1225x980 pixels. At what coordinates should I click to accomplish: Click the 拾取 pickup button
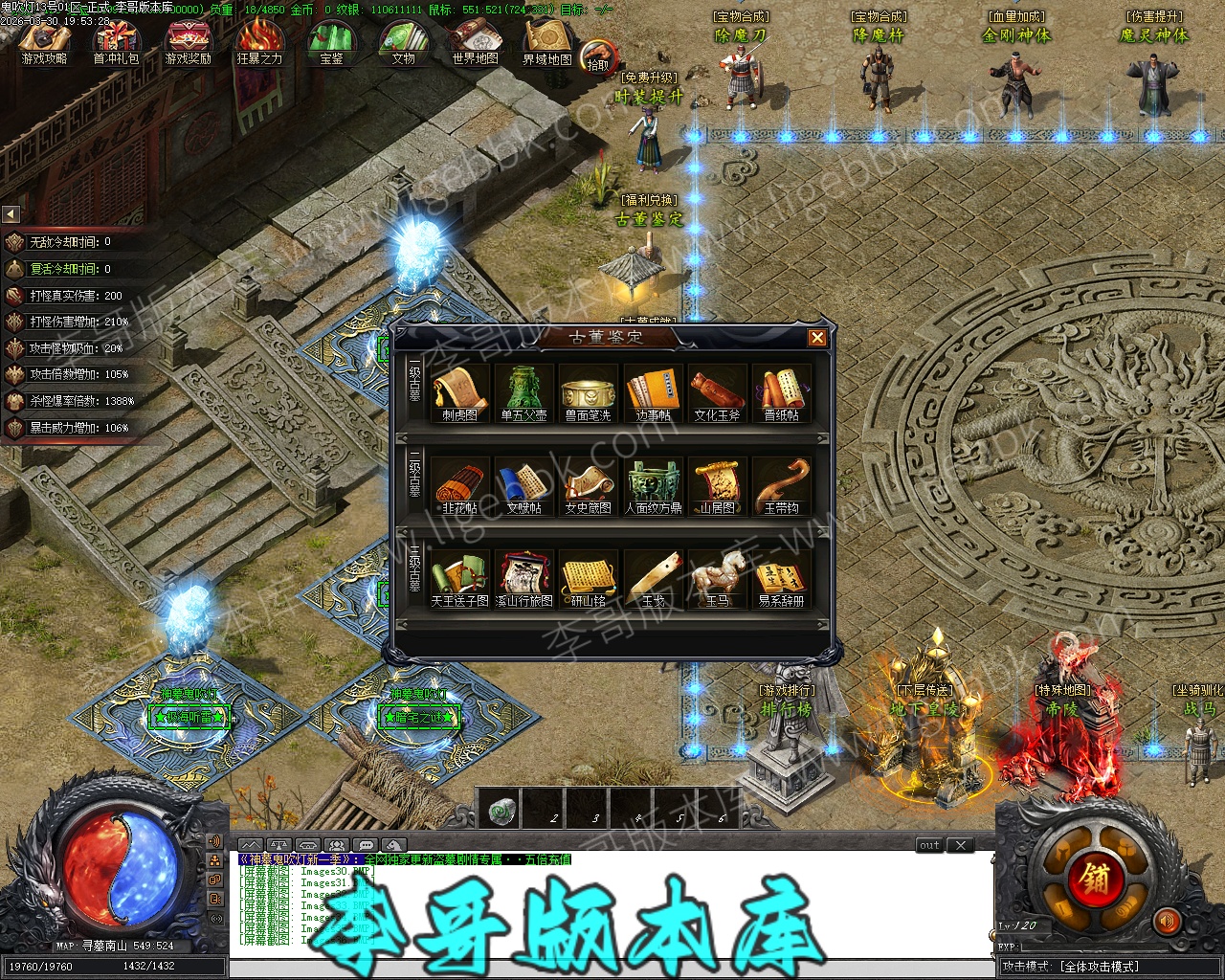pos(598,57)
